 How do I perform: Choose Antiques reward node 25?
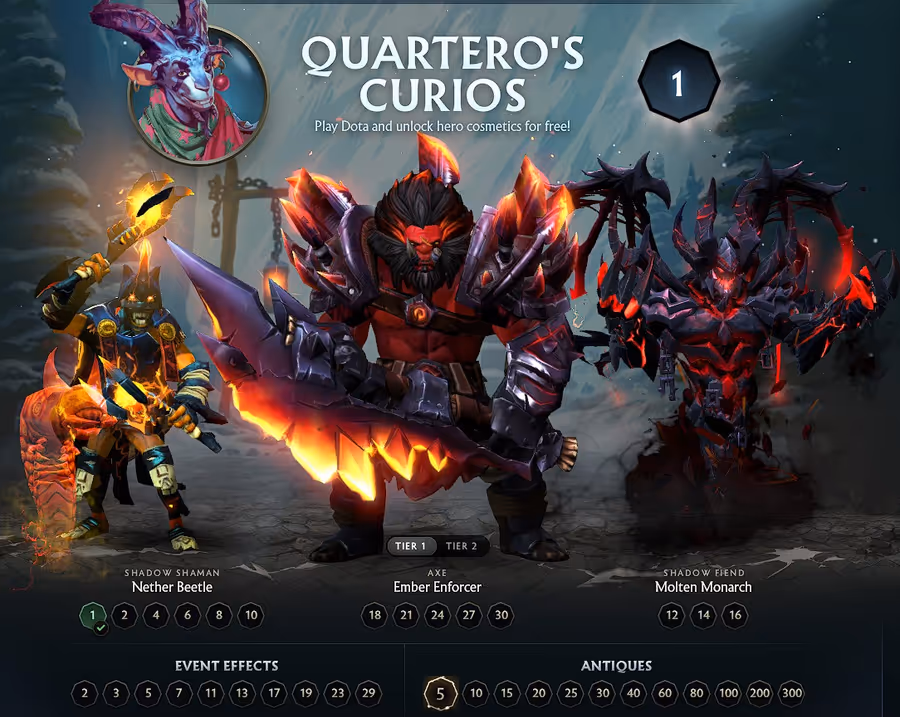pyautogui.click(x=570, y=693)
